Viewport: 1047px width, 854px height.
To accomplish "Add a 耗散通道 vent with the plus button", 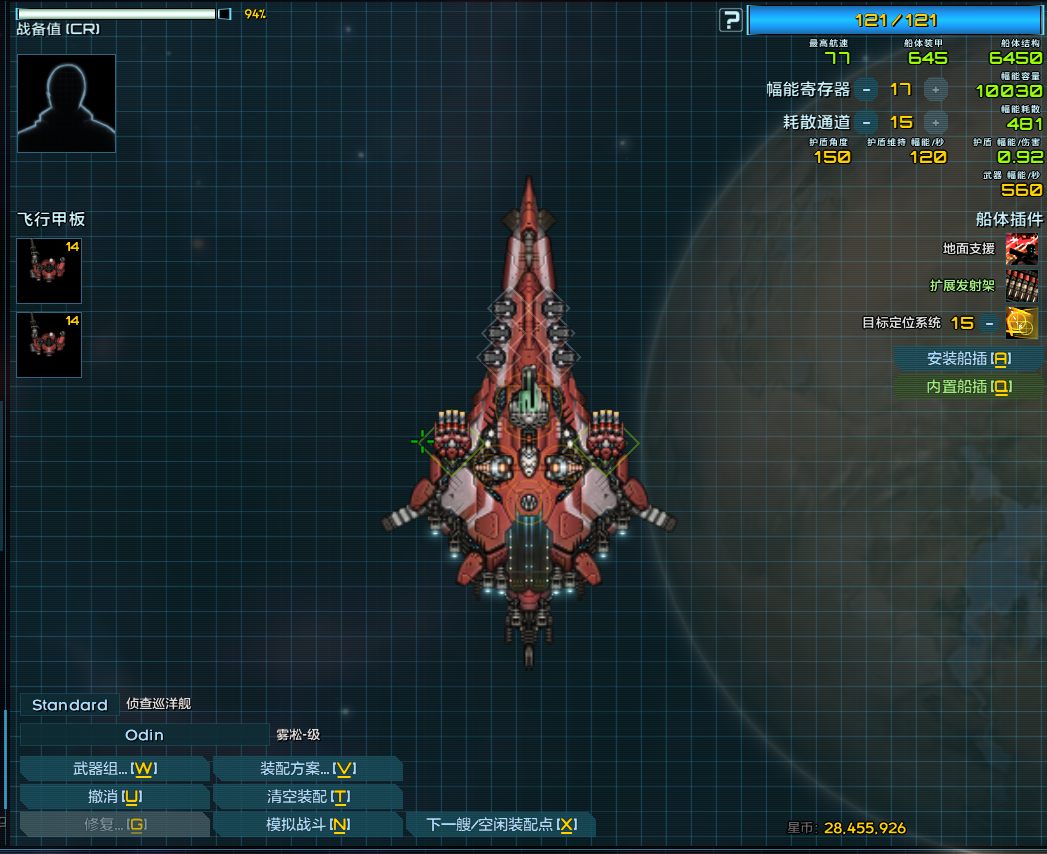I will (x=935, y=122).
